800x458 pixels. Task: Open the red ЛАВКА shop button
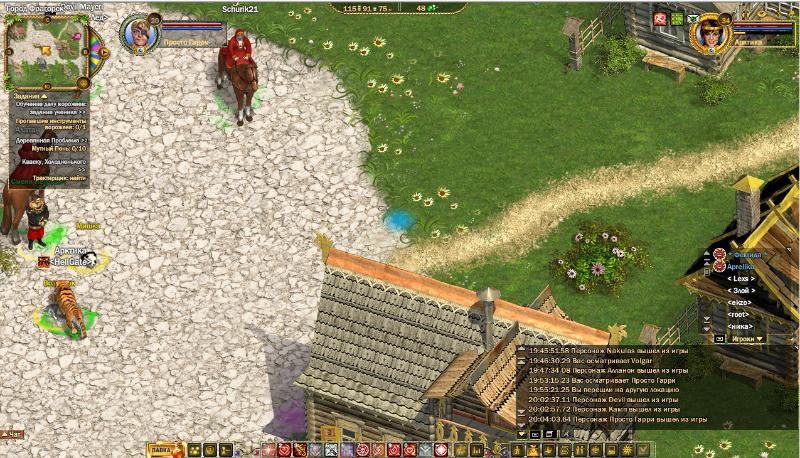(160, 450)
